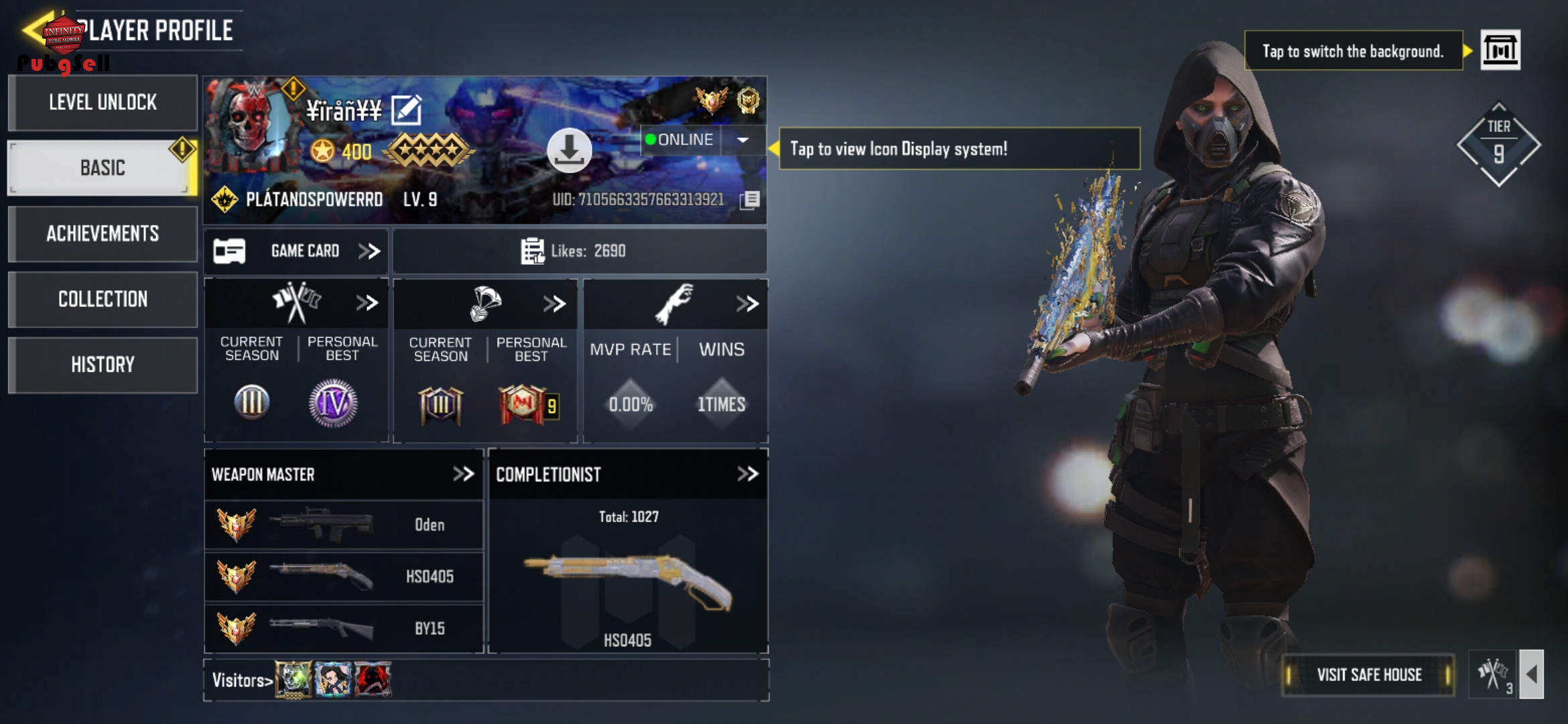Viewport: 1568px width, 724px height.
Task: Edit the player name with pencil icon
Action: [x=406, y=110]
